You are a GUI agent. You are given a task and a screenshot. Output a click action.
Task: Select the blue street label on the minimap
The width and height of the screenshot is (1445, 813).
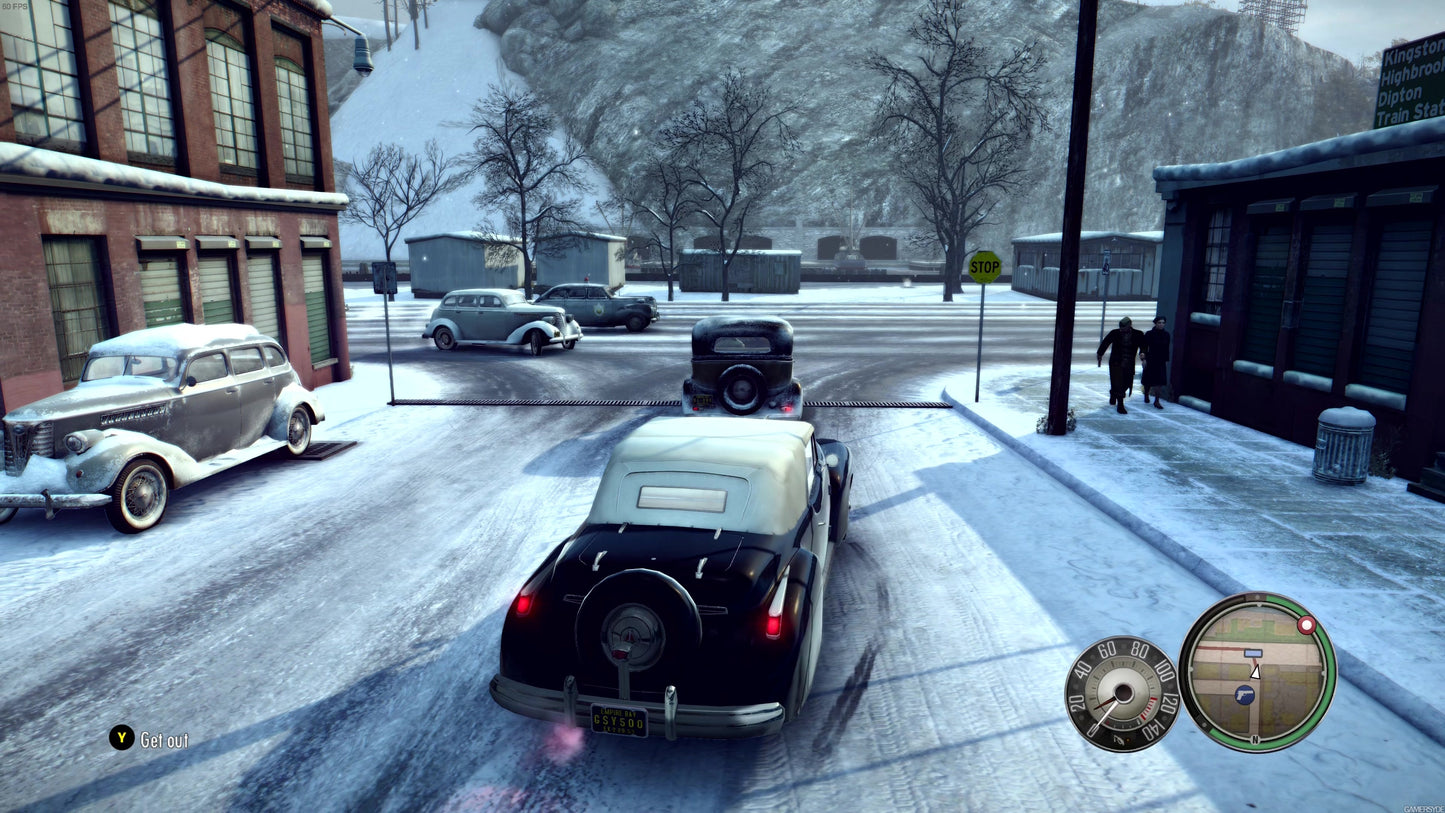click(1254, 653)
